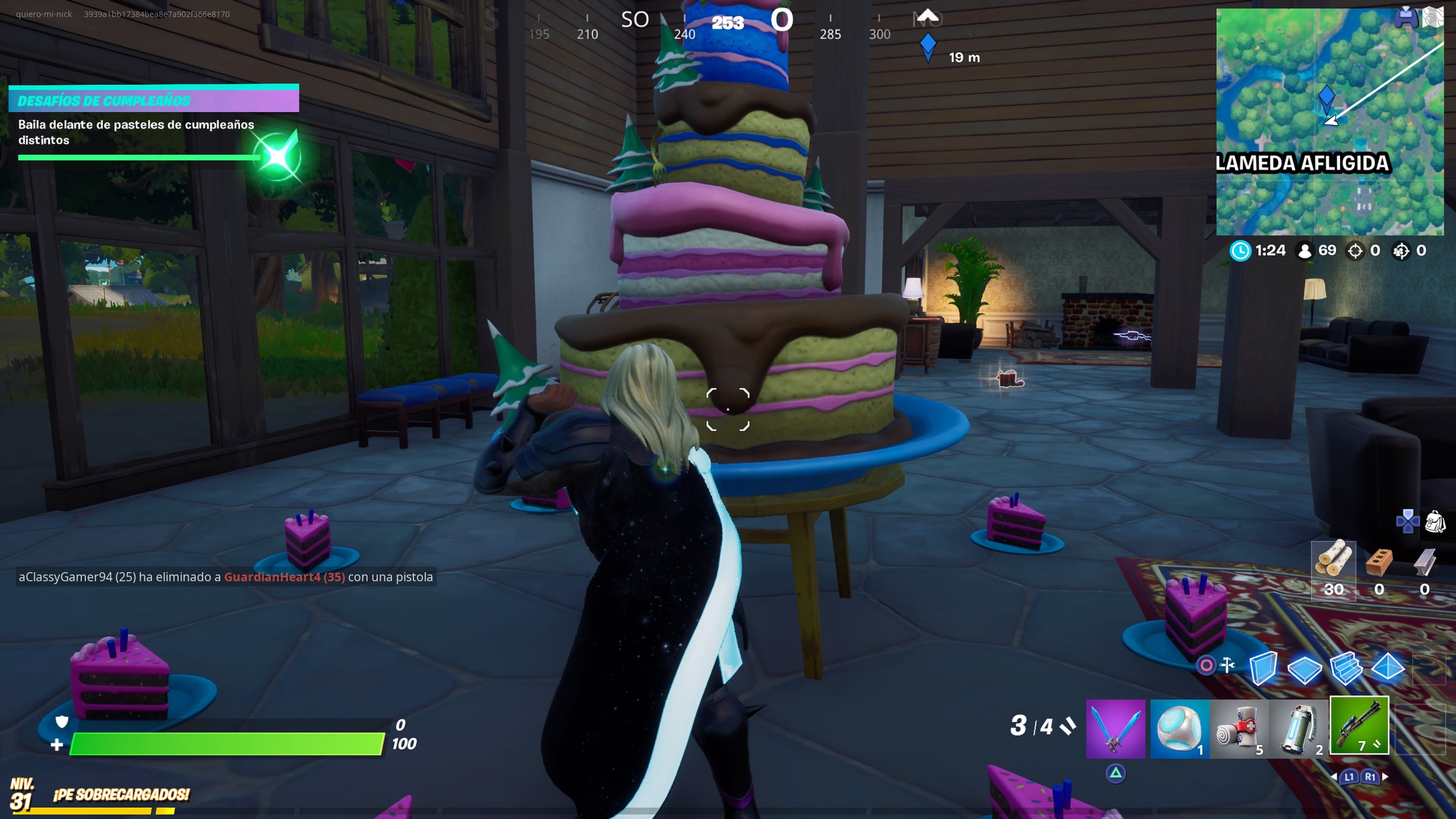Click the player count icon showing 69
This screenshot has height=819, width=1456.
1304,250
